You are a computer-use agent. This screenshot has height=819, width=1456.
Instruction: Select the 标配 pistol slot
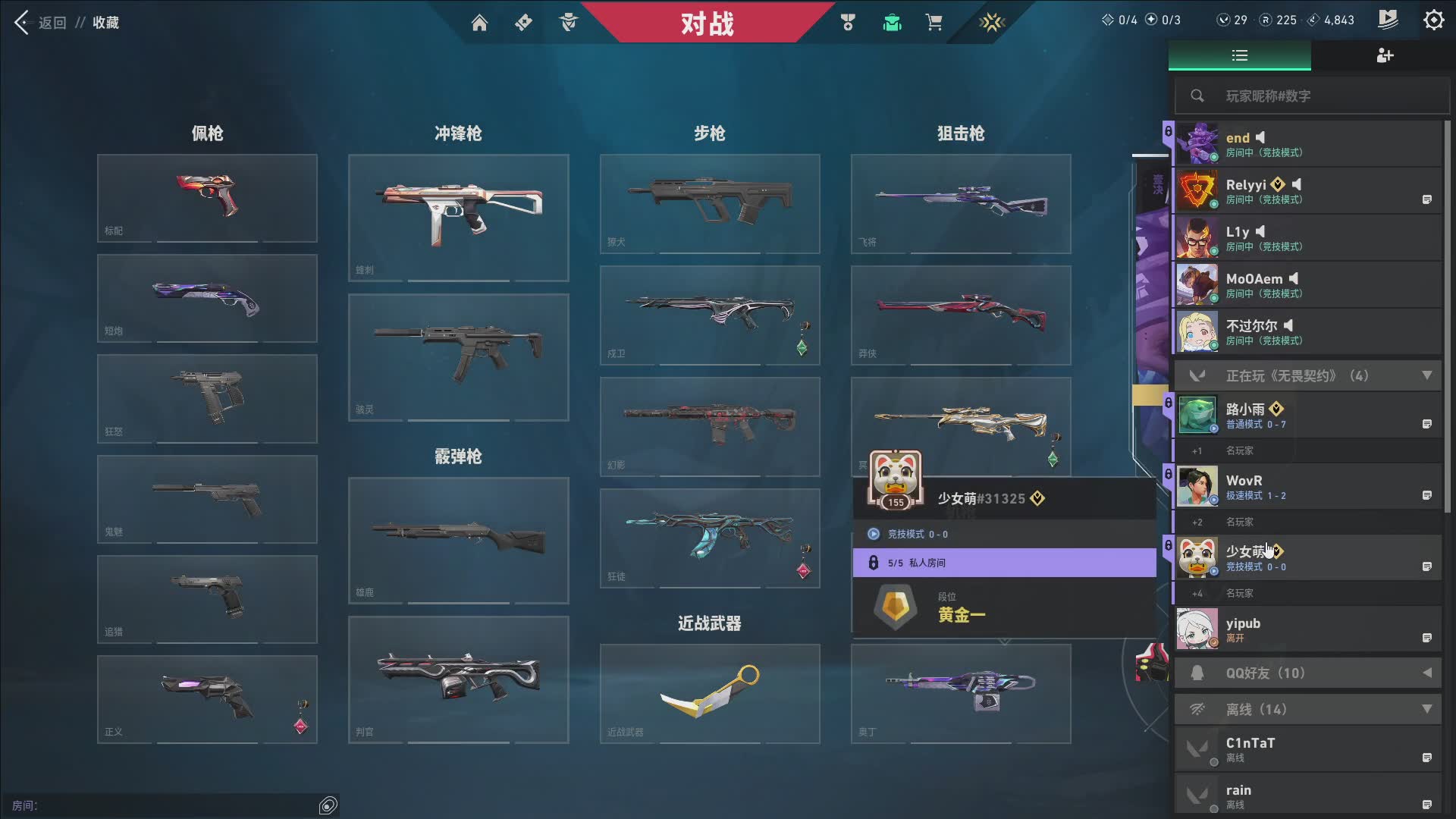coord(207,198)
